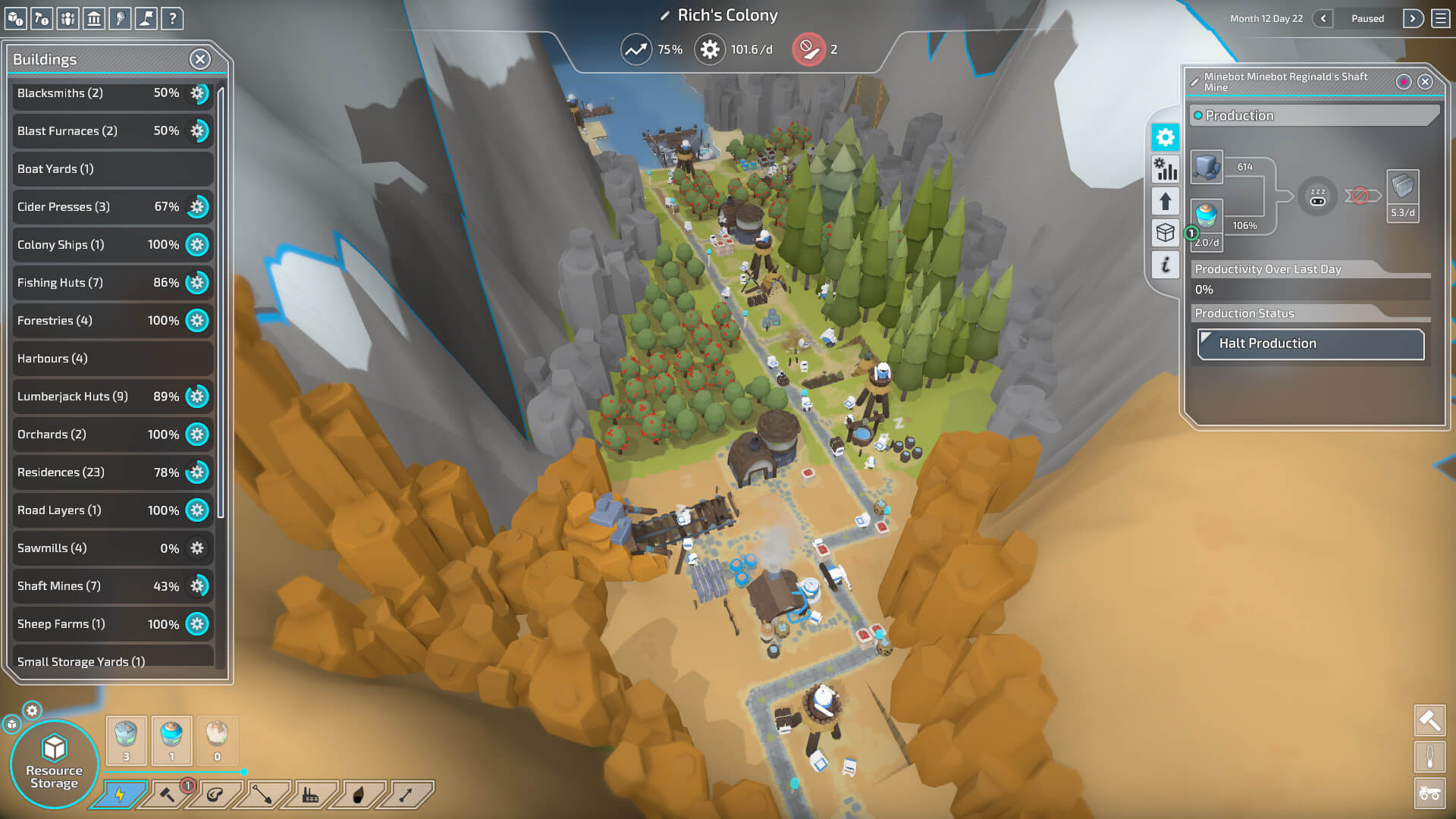Activate the demolish hammer tool
Viewport: 1456px width, 819px height.
click(1429, 720)
